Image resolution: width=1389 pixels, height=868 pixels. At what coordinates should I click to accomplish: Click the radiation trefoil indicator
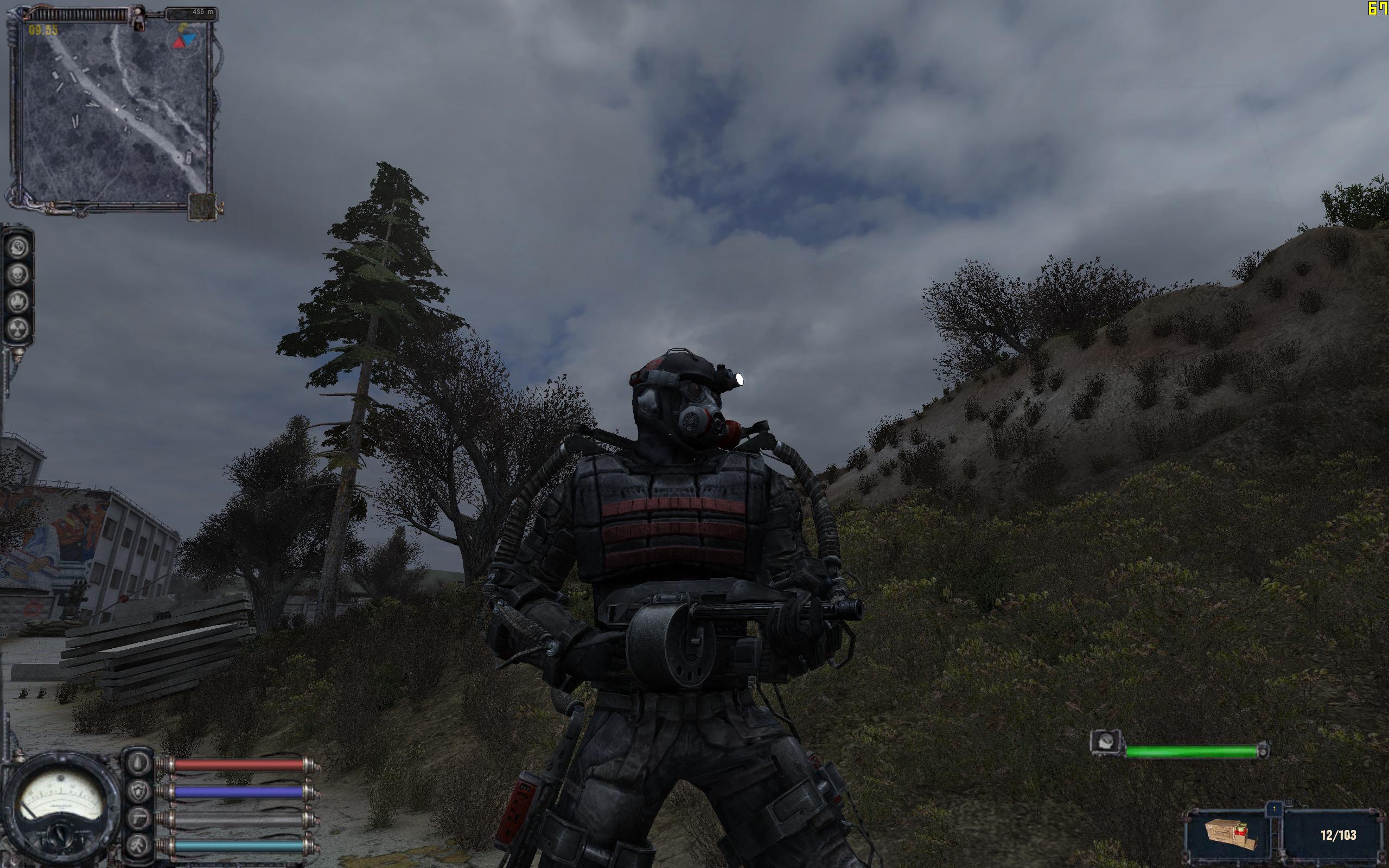(18, 328)
